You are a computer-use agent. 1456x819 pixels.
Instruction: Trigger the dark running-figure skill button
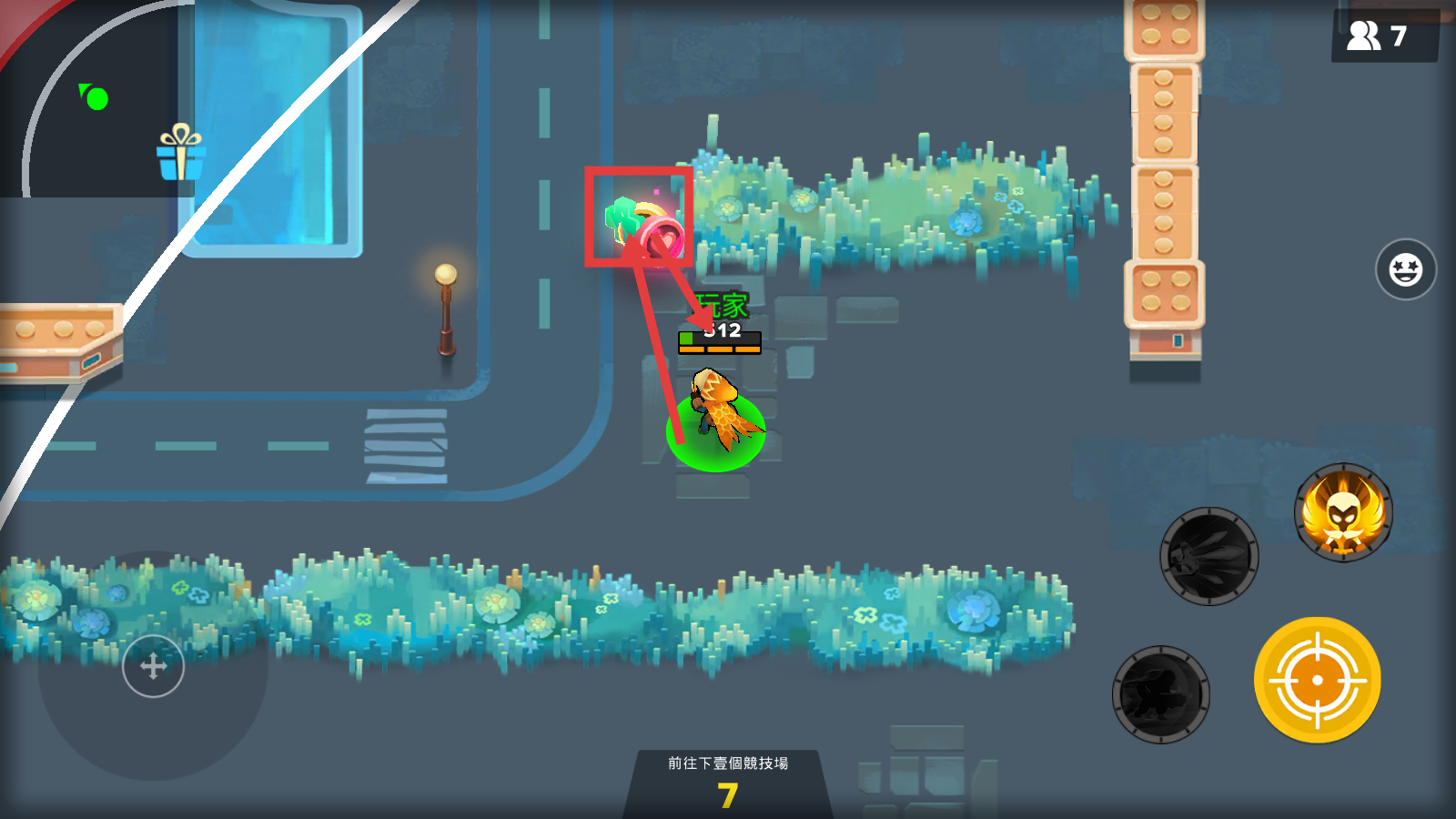[x=1161, y=694]
